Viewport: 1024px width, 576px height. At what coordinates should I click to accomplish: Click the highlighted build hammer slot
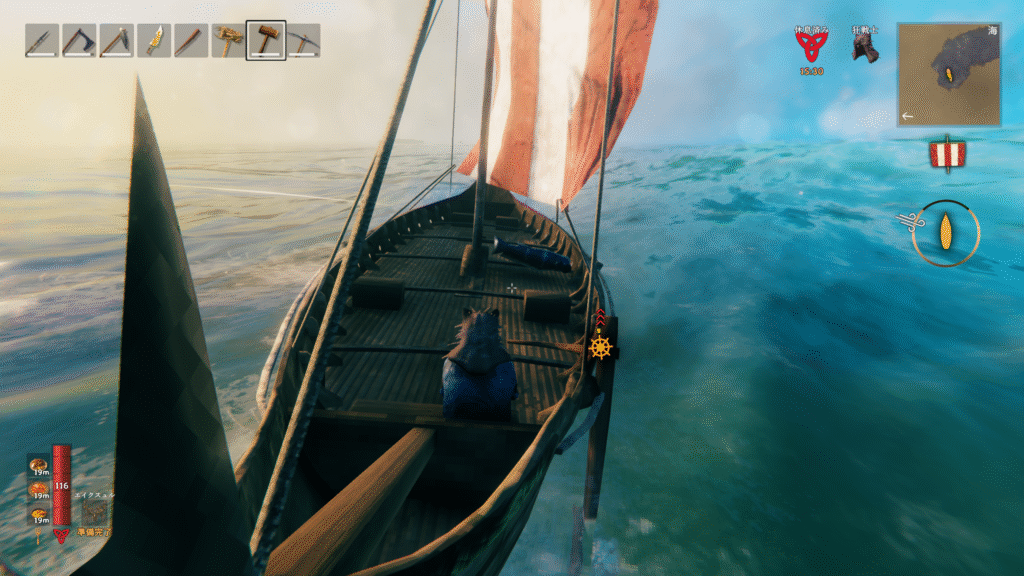click(x=266, y=41)
